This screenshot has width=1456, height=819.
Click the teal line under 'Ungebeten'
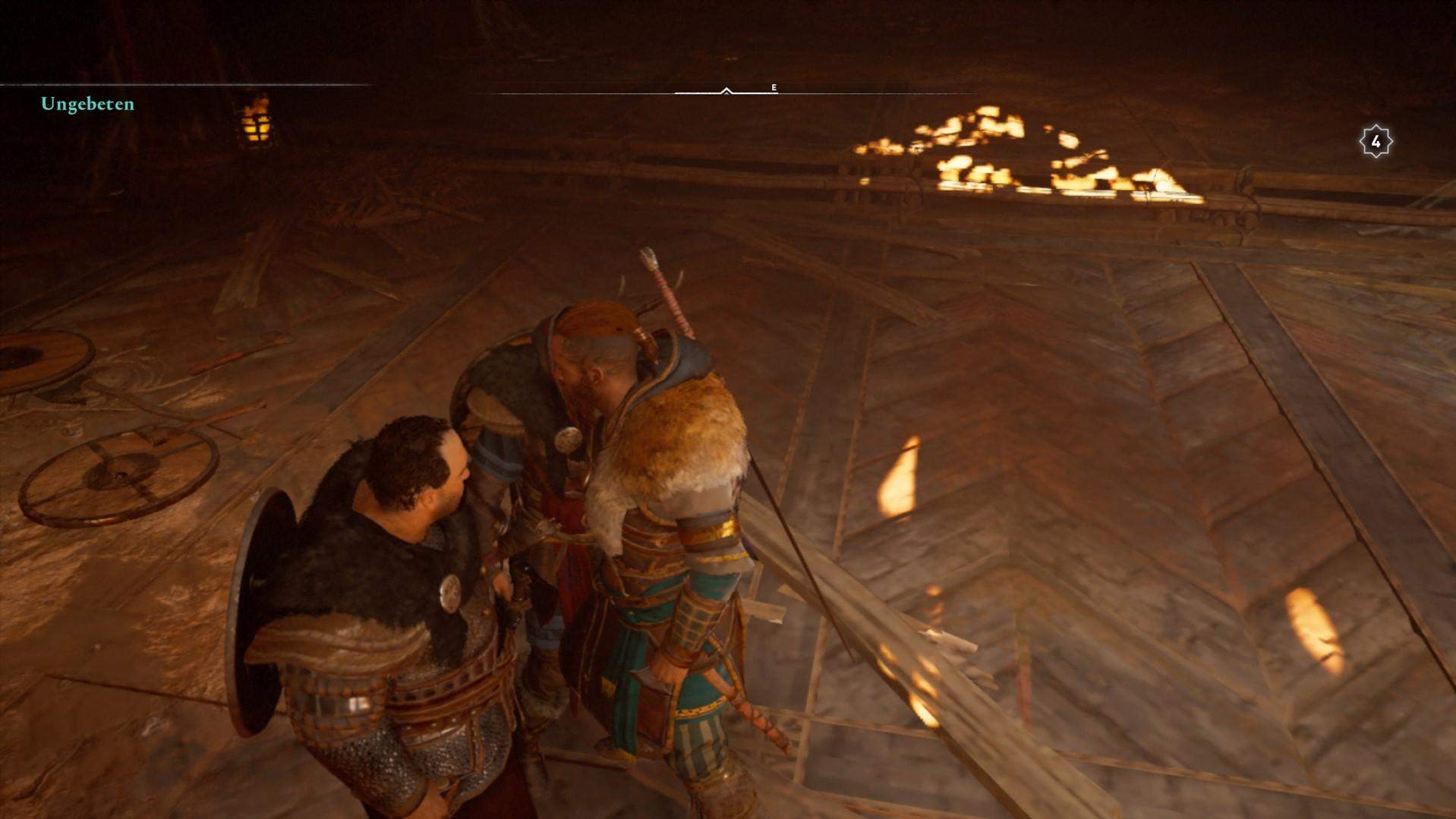coord(182,86)
